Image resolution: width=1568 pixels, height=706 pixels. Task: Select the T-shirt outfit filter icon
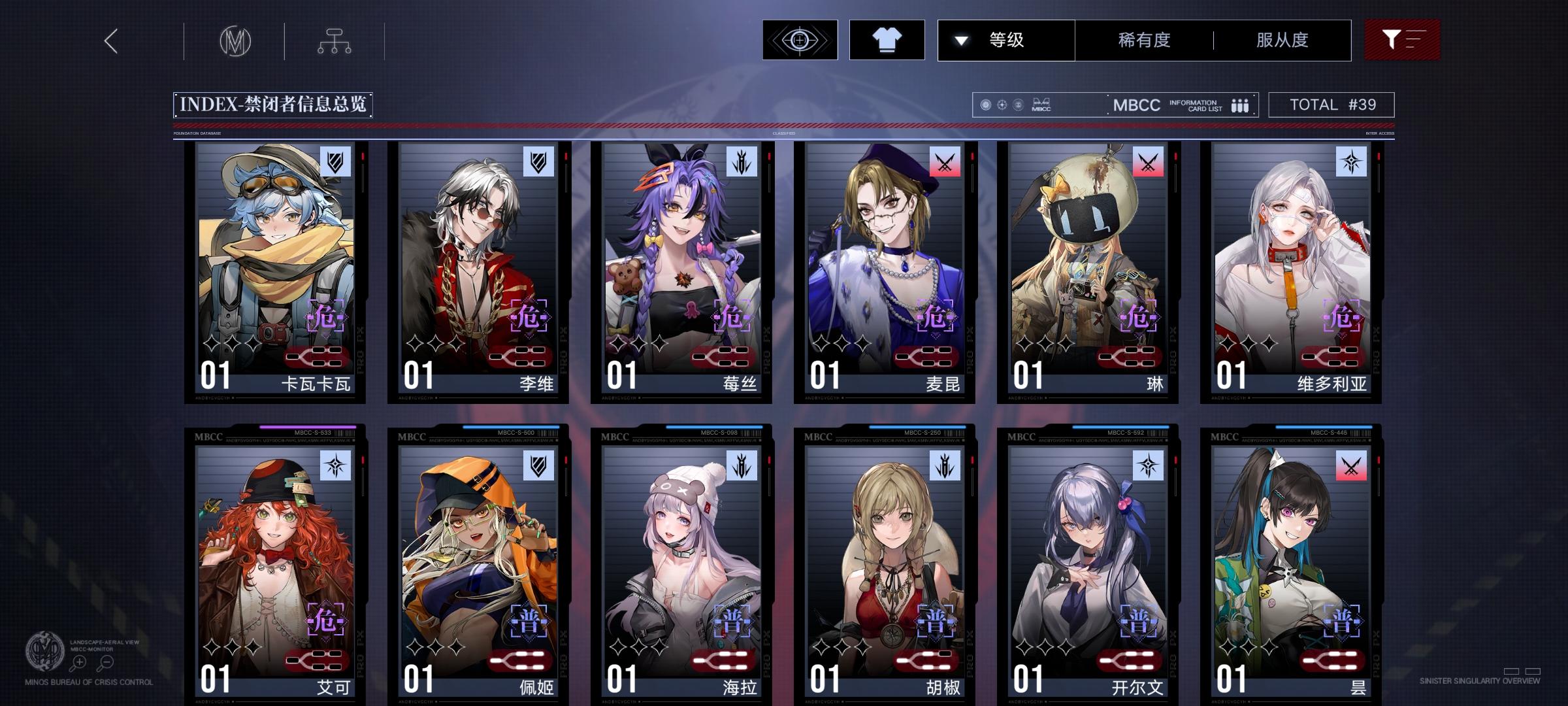click(x=887, y=40)
